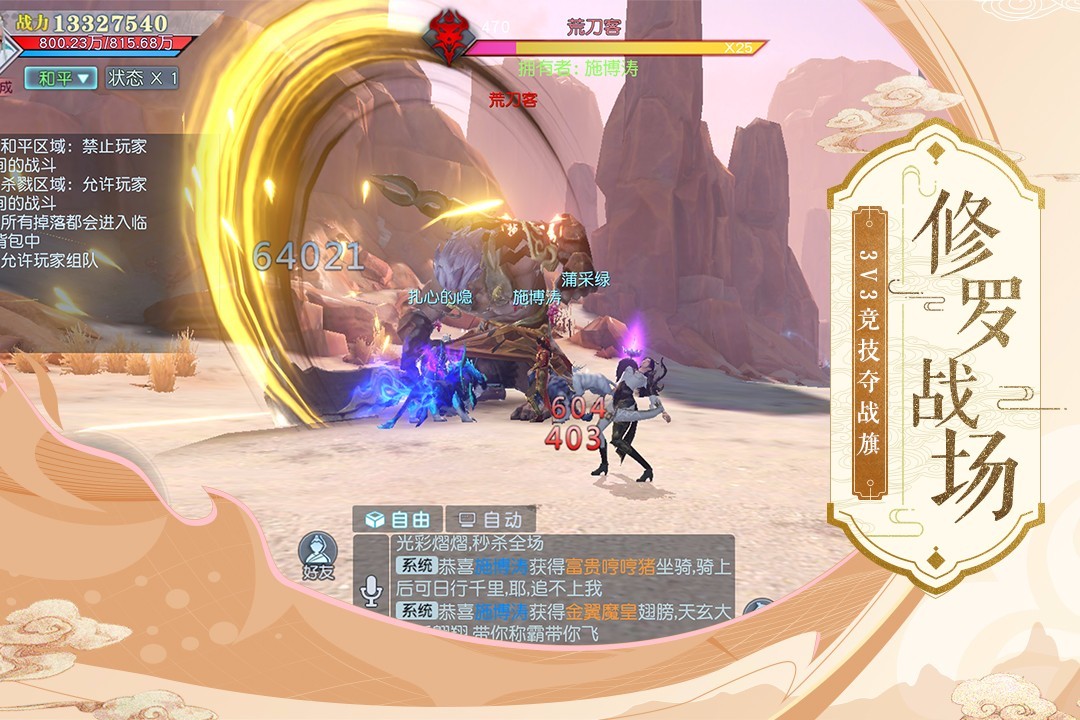Image resolution: width=1080 pixels, height=720 pixels.
Task: Show the 状态 X1 status list
Action: point(142,78)
